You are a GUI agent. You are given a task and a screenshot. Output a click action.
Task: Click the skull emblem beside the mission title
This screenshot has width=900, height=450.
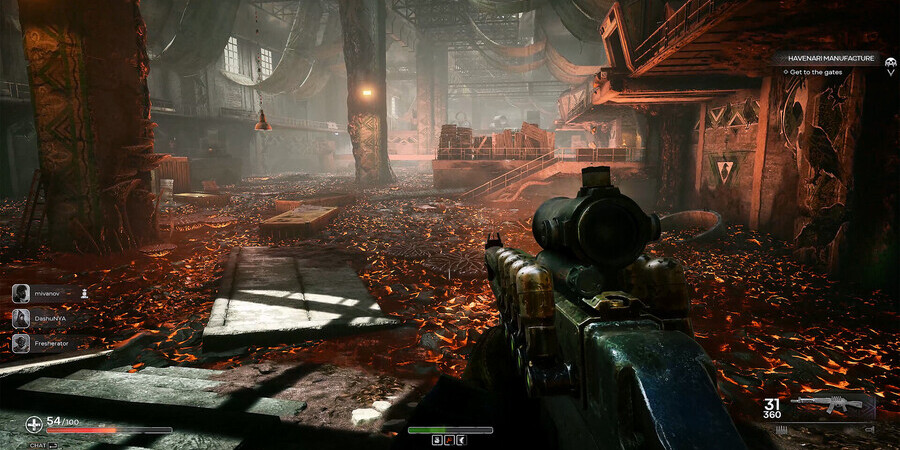890,60
